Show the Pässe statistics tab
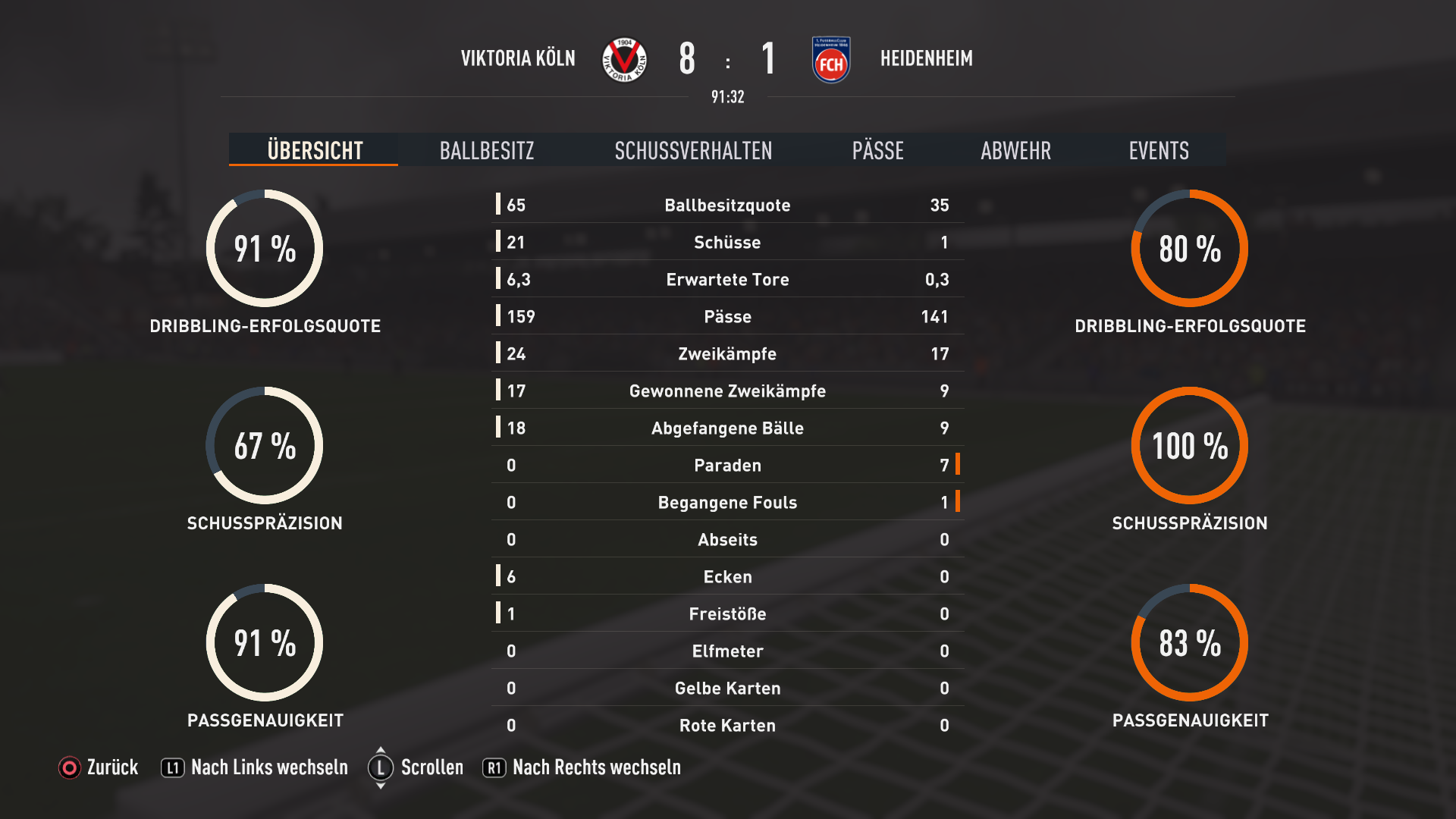 point(877,150)
